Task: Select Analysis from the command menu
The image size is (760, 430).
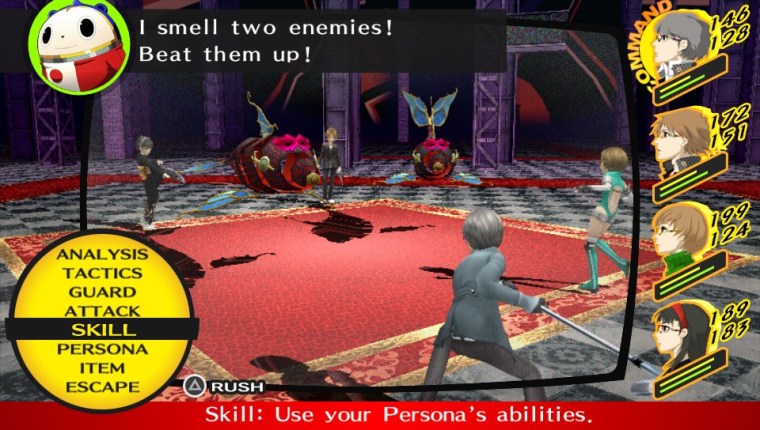Action: tap(101, 254)
